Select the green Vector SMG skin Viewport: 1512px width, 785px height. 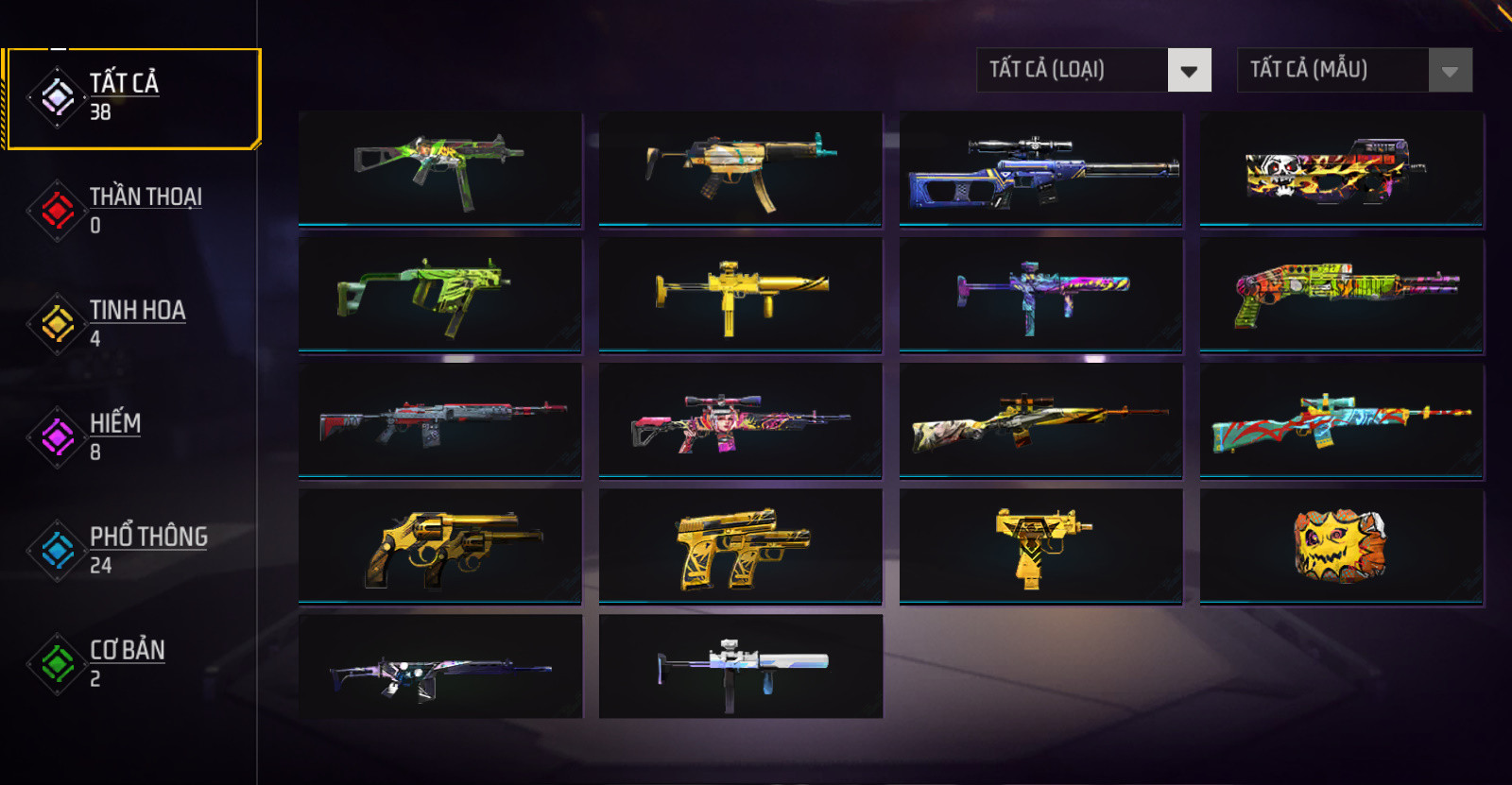(x=439, y=295)
